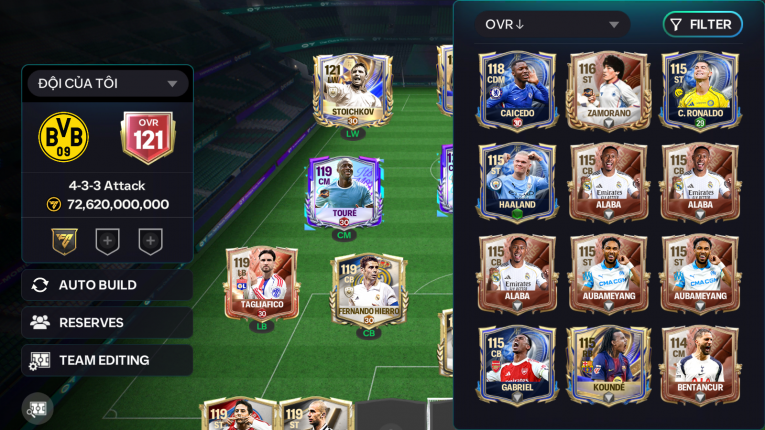Open the Reserves list
Image resolution: width=765 pixels, height=430 pixels.
click(x=107, y=323)
